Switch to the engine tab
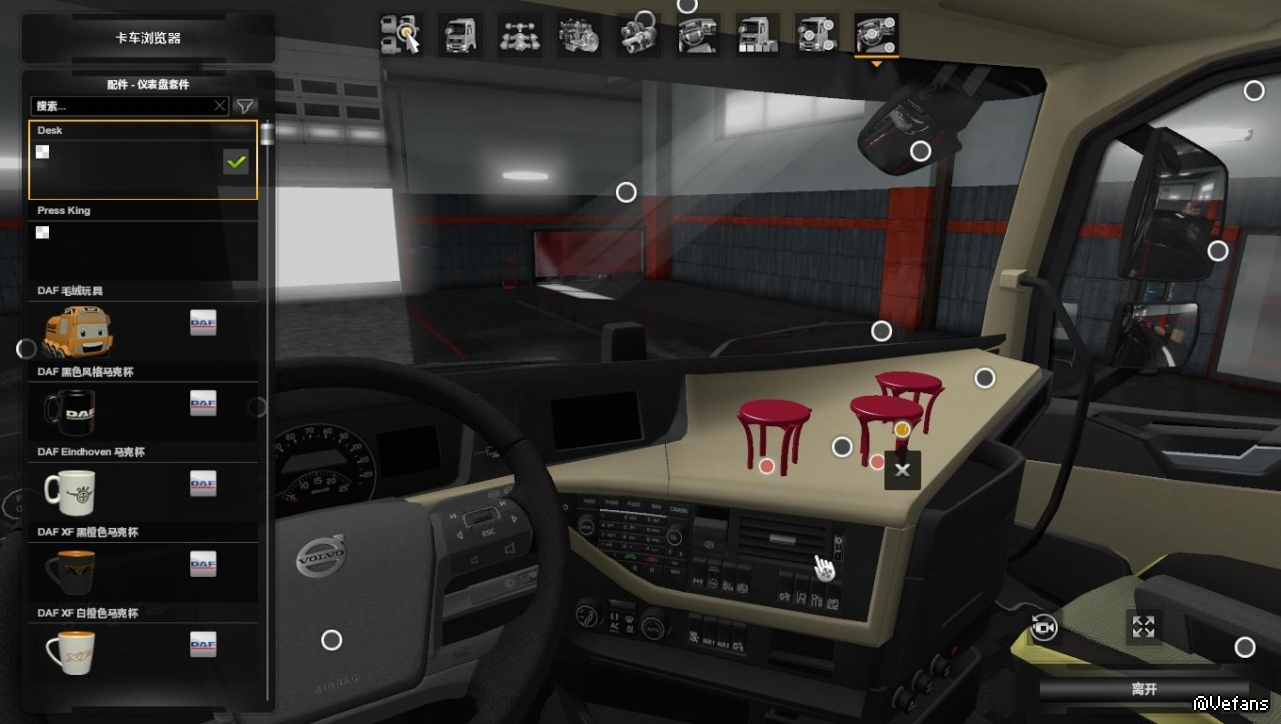 point(579,35)
